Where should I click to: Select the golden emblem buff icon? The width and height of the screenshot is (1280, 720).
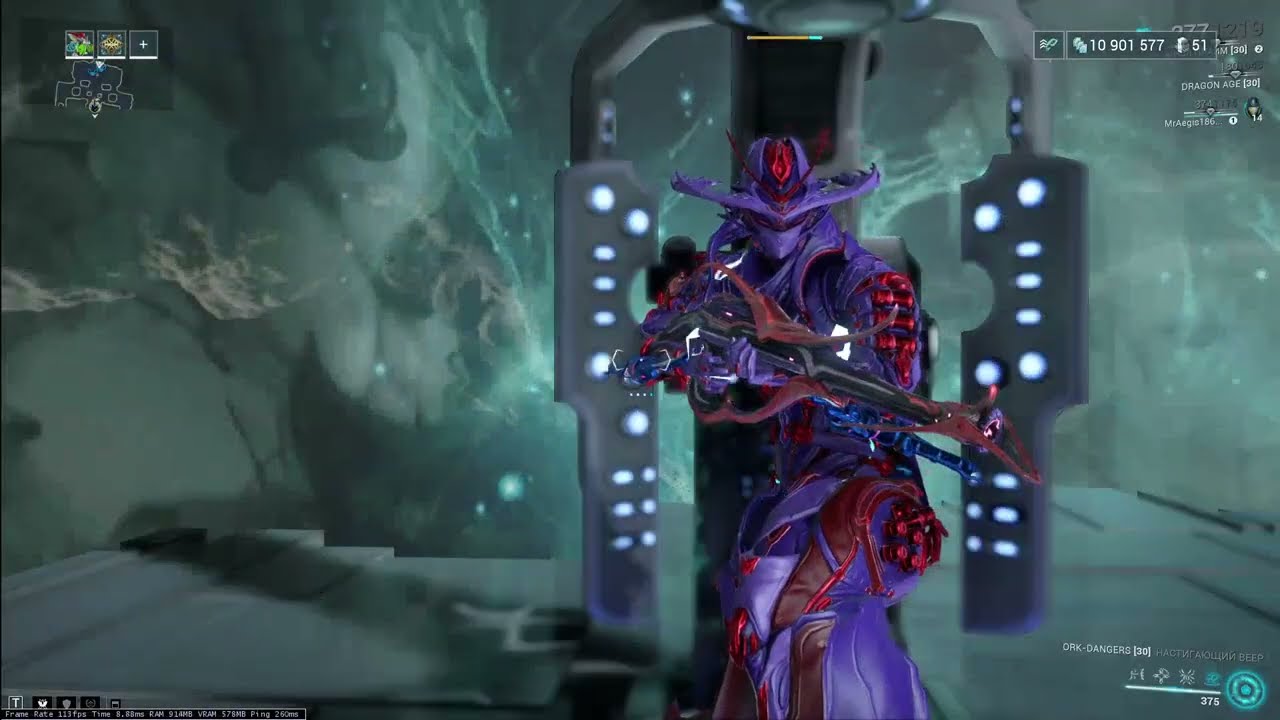pos(112,45)
